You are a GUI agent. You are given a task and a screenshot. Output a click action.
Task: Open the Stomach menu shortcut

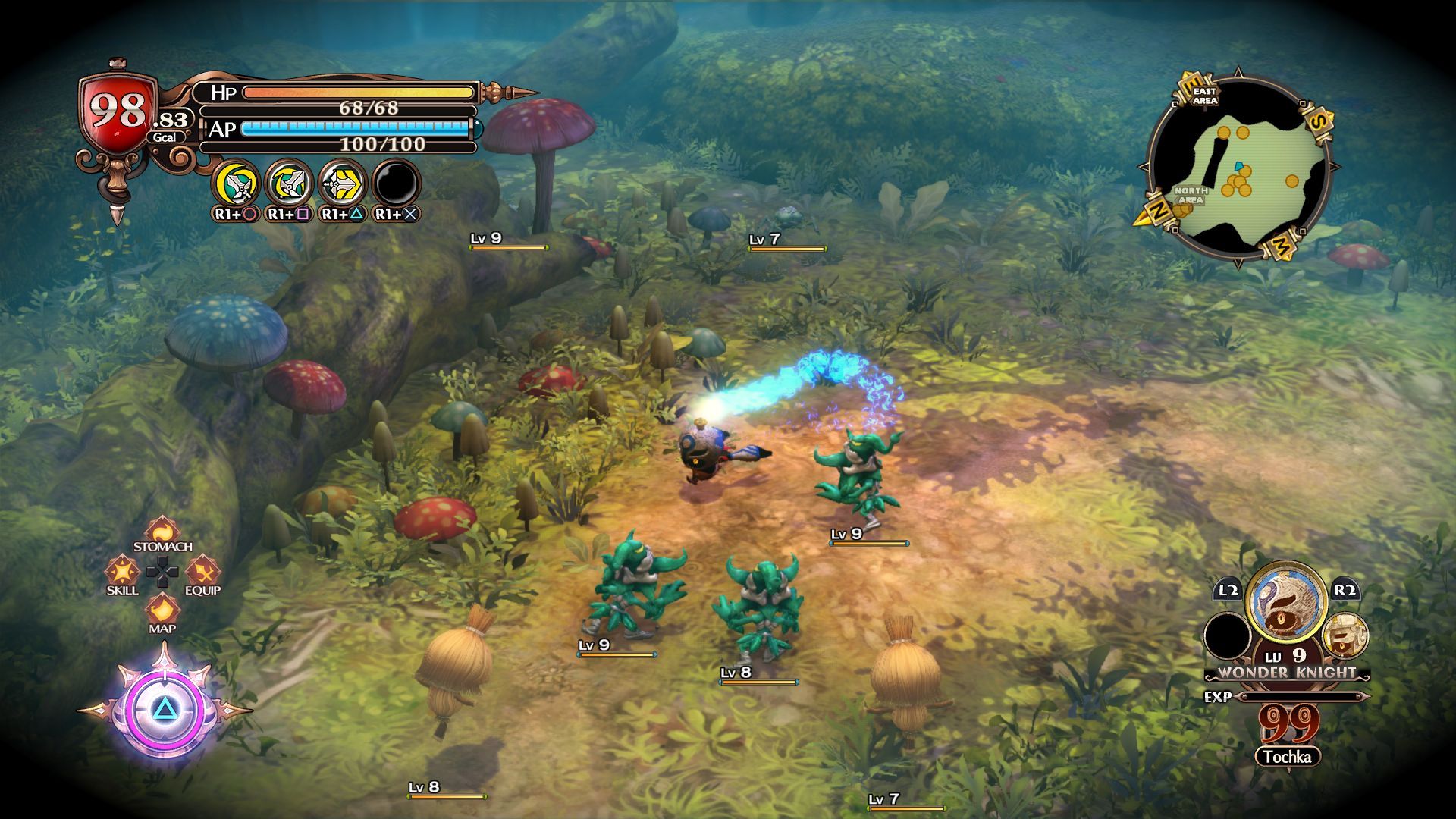pyautogui.click(x=162, y=531)
